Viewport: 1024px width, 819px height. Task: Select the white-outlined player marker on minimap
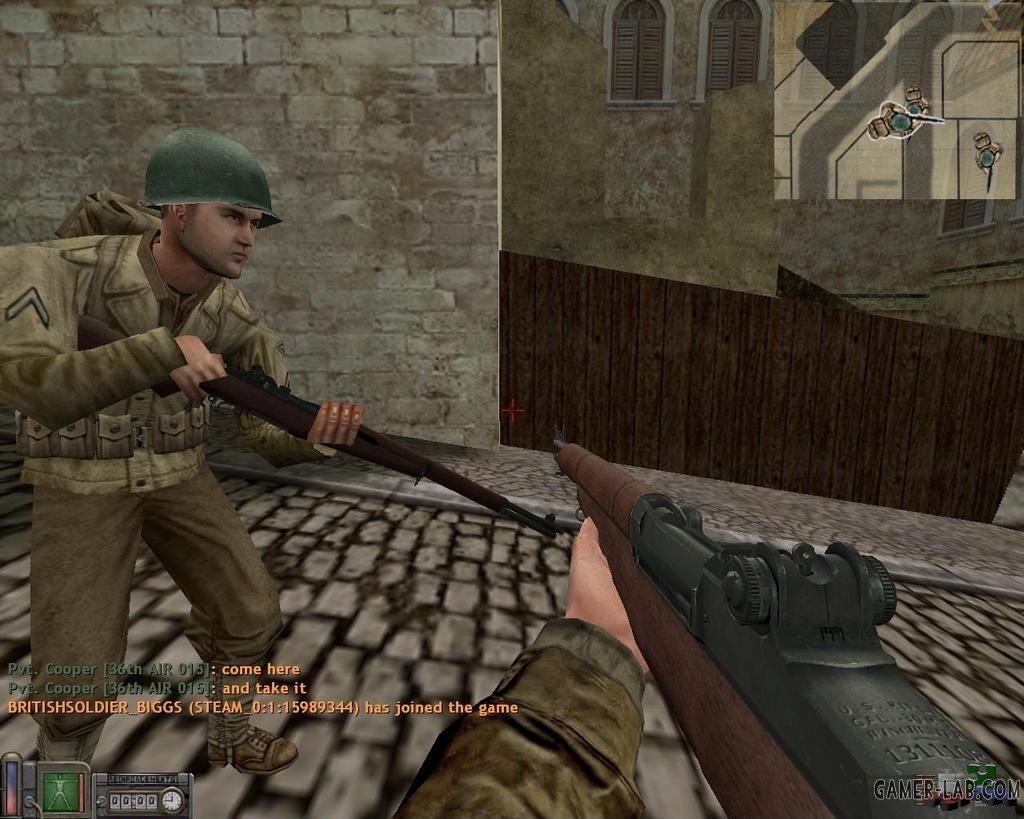[903, 120]
